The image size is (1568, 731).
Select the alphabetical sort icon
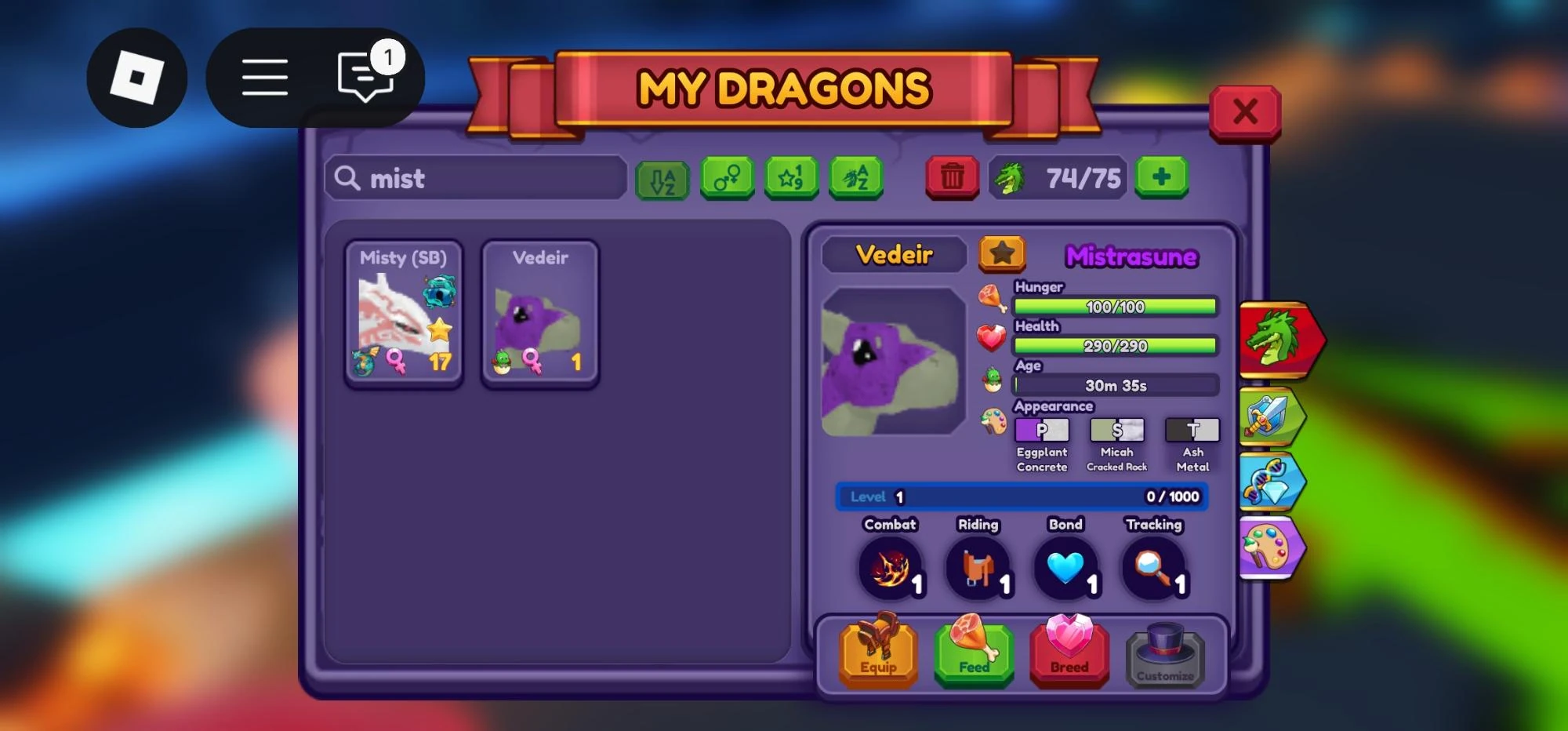[662, 178]
